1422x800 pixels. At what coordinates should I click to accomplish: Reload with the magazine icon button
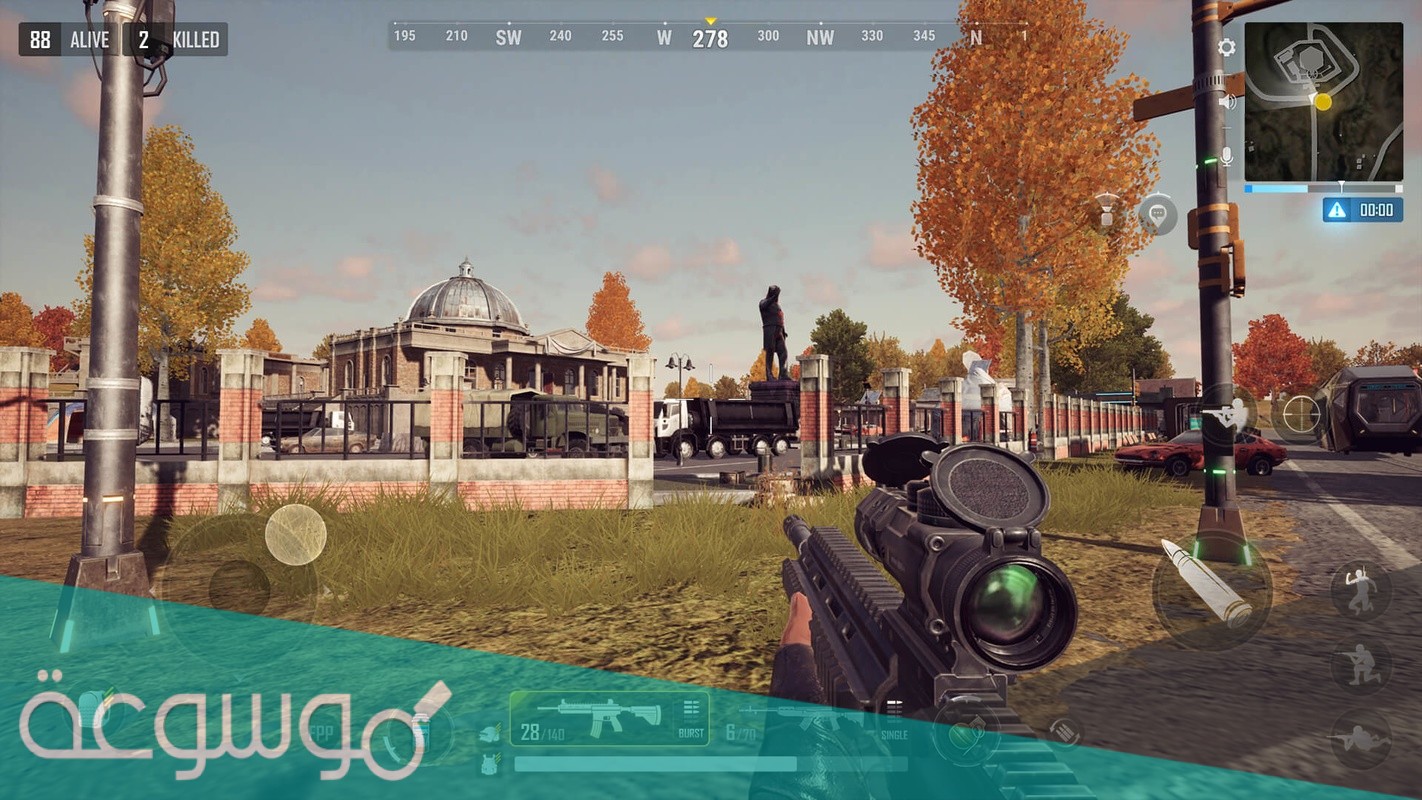point(1066,732)
